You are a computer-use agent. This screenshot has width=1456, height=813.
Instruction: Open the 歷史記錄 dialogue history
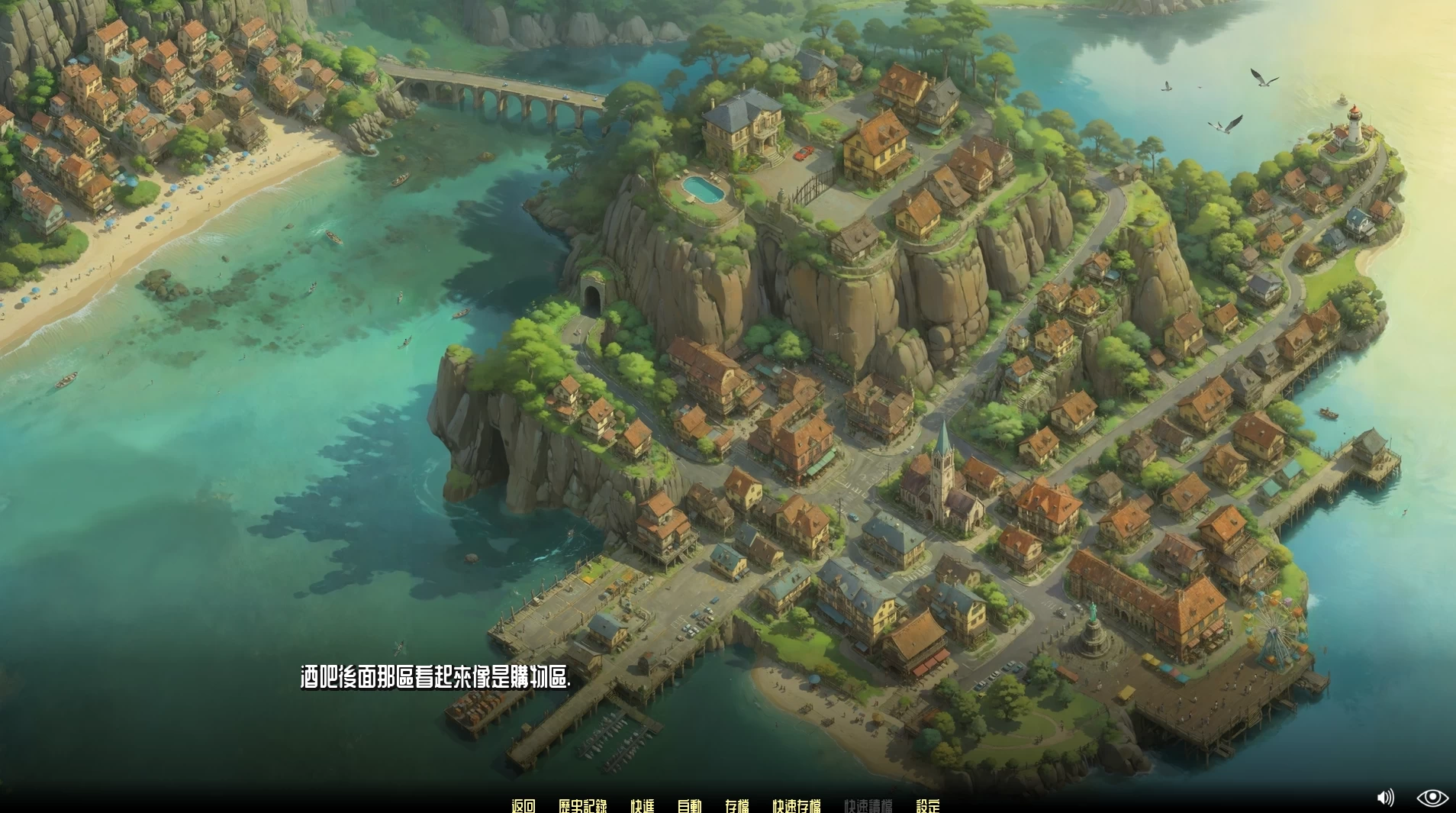(582, 805)
